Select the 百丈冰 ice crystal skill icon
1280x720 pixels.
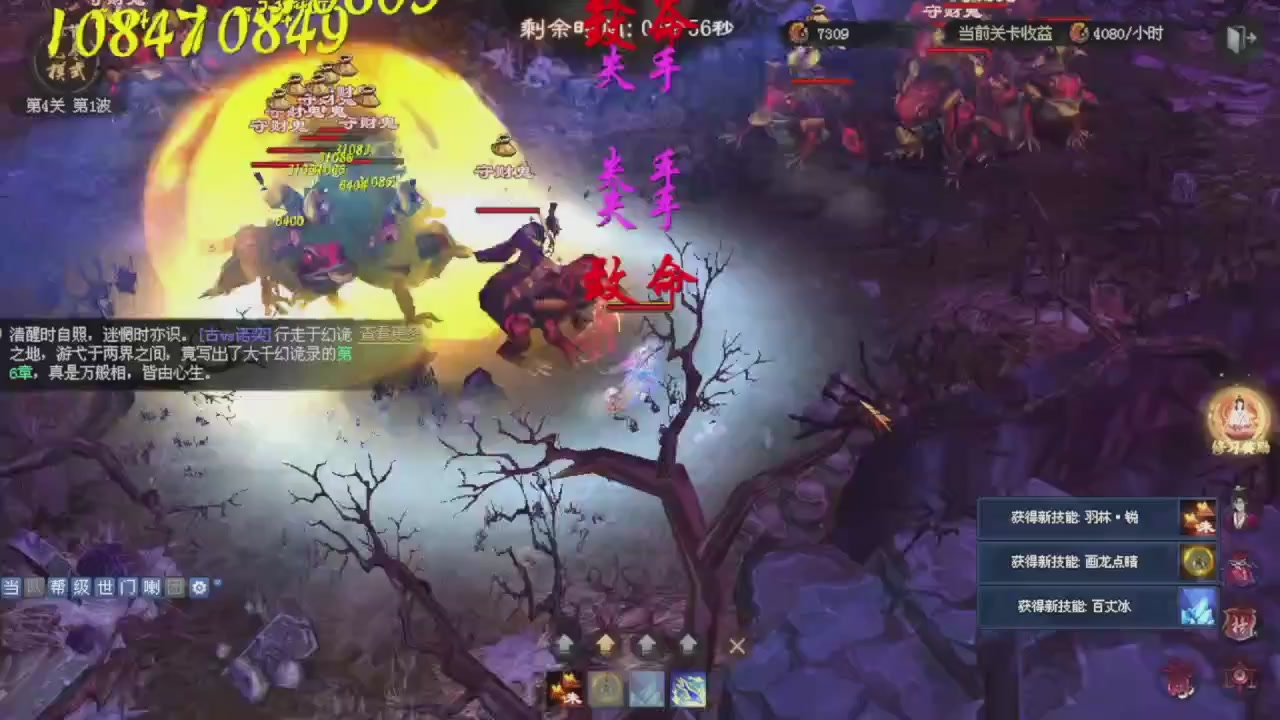(x=1199, y=607)
